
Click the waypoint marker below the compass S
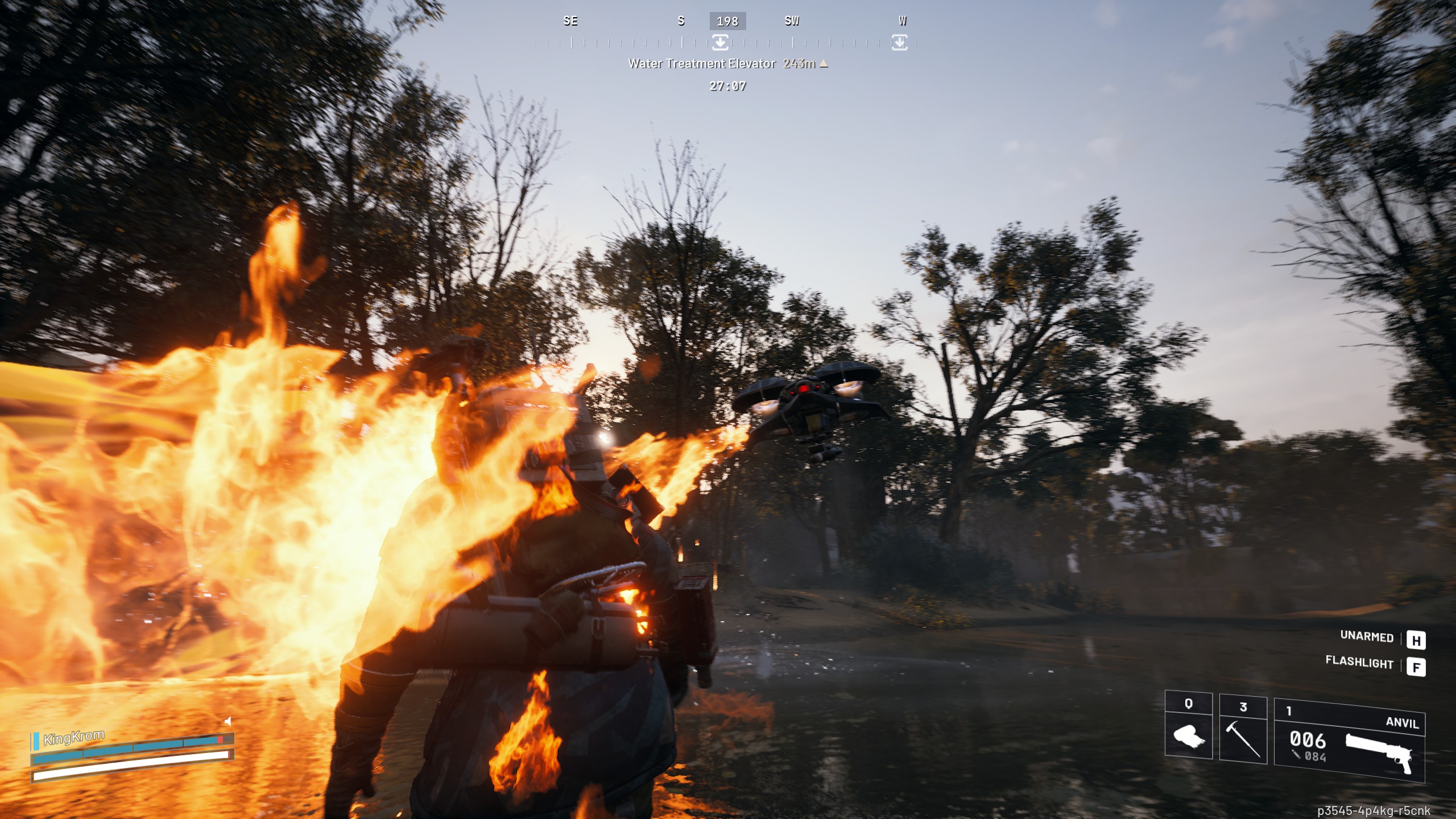pos(721,43)
